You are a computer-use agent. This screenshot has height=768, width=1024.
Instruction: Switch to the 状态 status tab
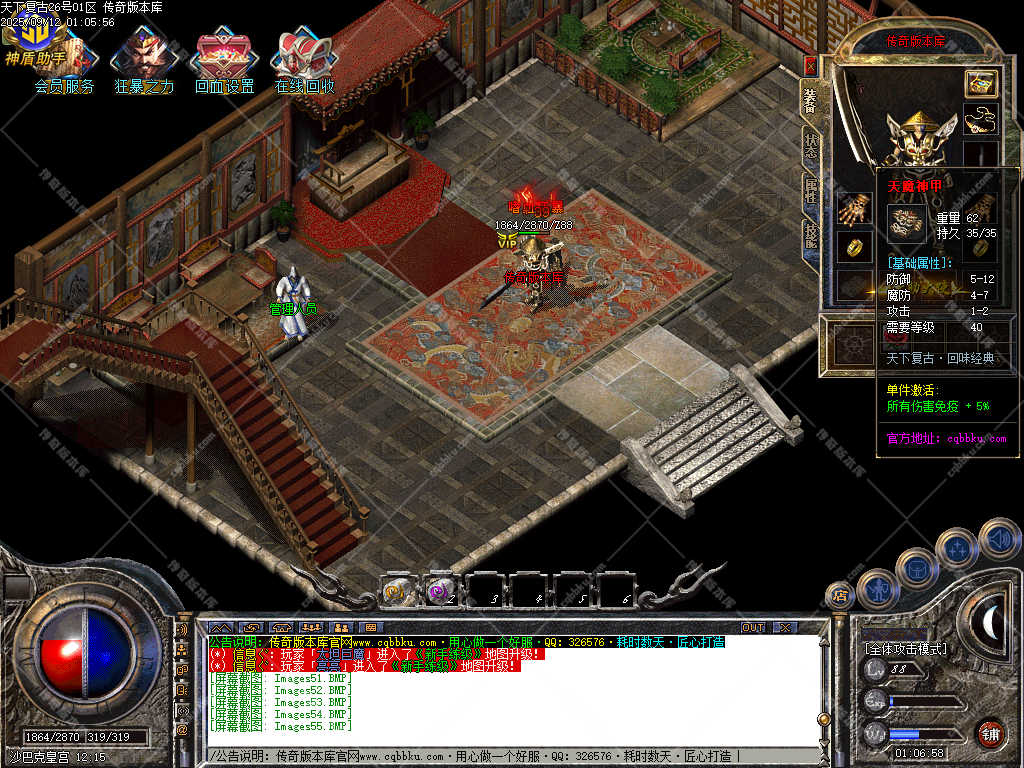pyautogui.click(x=810, y=147)
